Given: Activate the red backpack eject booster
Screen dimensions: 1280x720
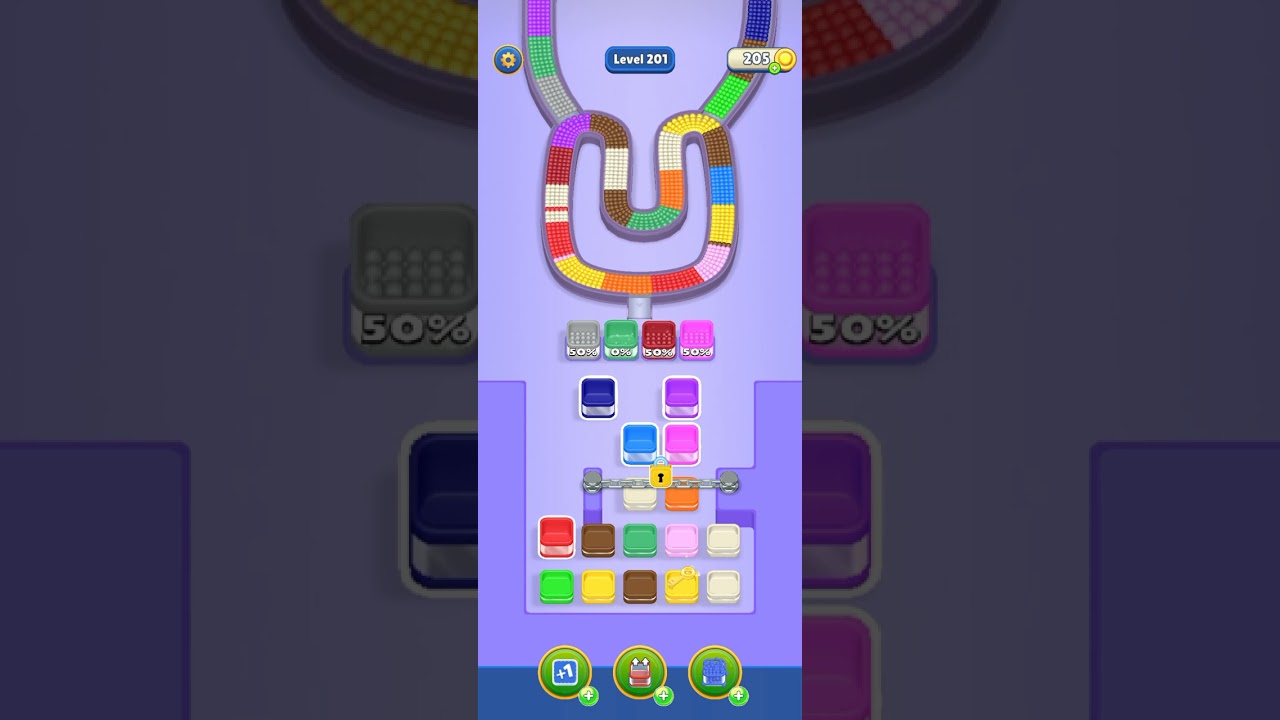Looking at the screenshot, I should (640, 672).
